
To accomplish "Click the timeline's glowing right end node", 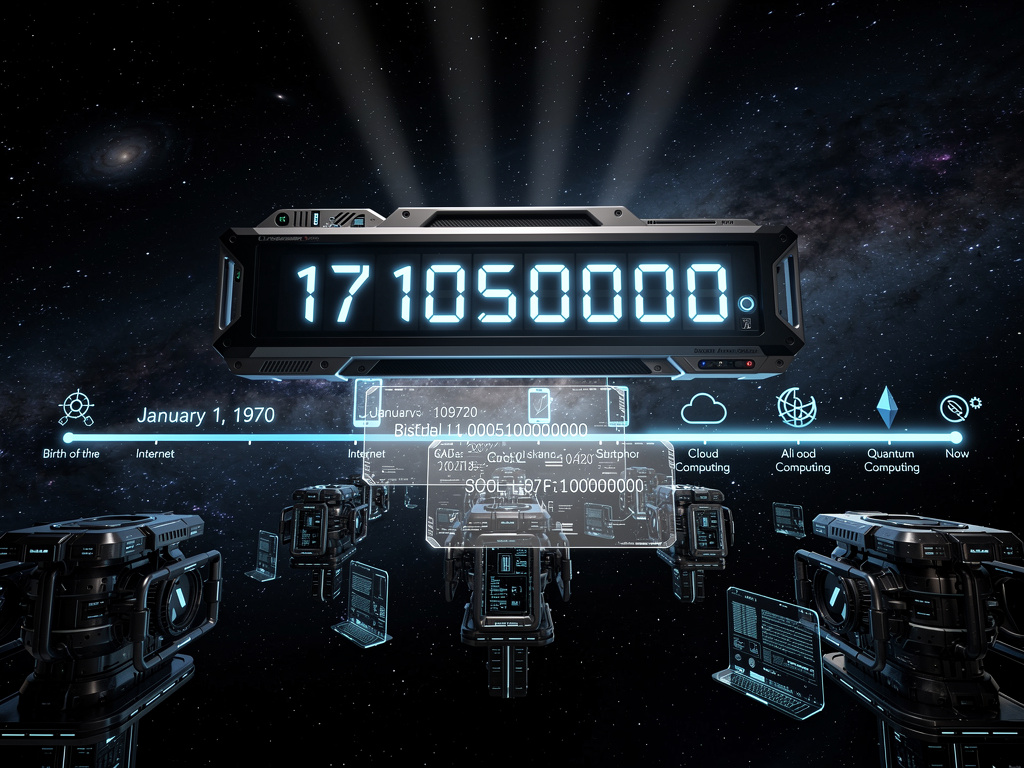I will tap(956, 437).
